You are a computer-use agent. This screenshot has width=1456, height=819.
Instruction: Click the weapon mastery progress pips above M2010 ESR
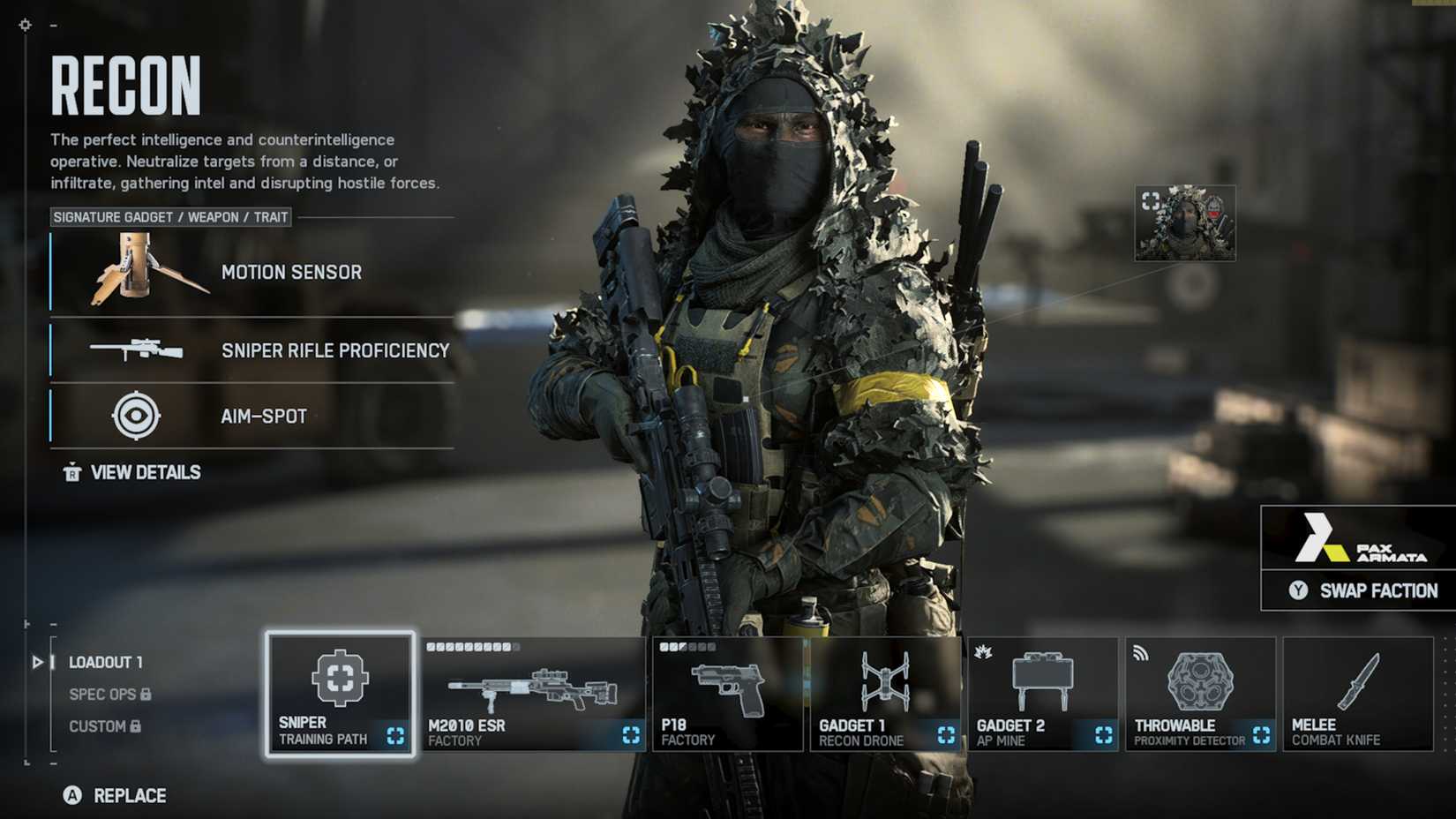point(472,647)
